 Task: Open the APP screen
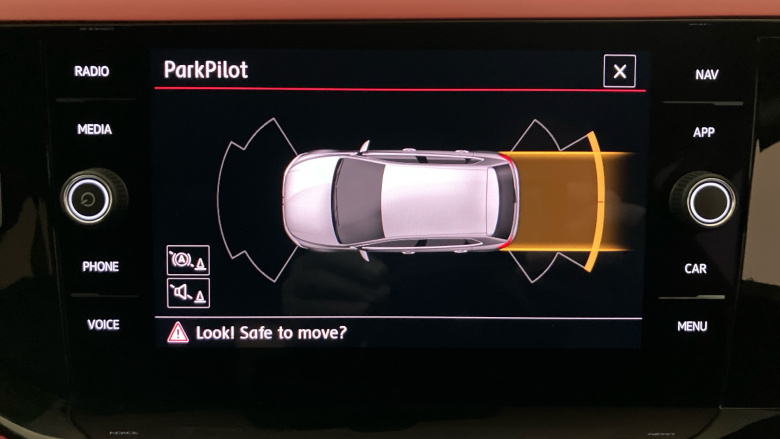(x=703, y=133)
